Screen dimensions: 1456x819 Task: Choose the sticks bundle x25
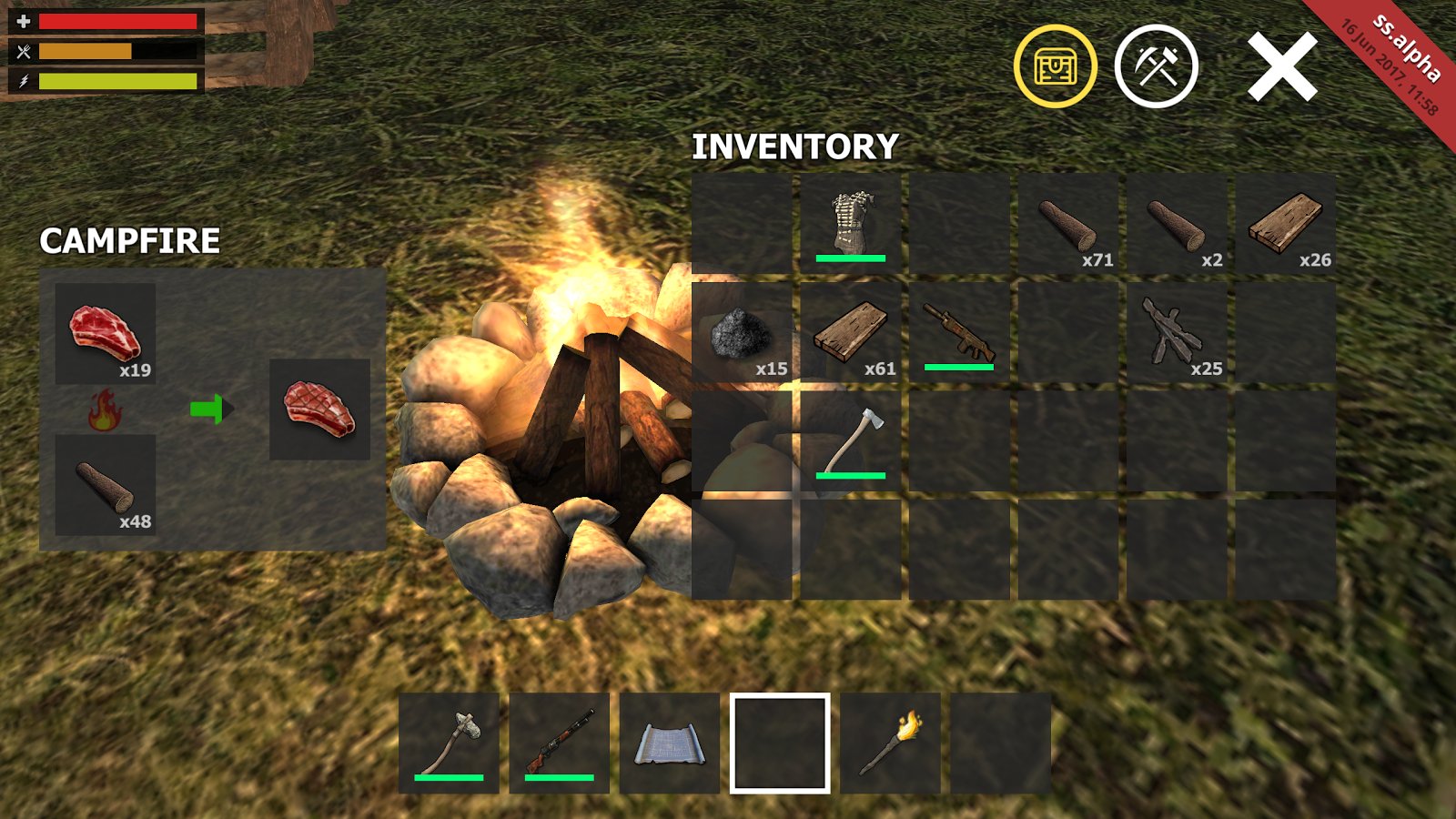tap(1177, 332)
